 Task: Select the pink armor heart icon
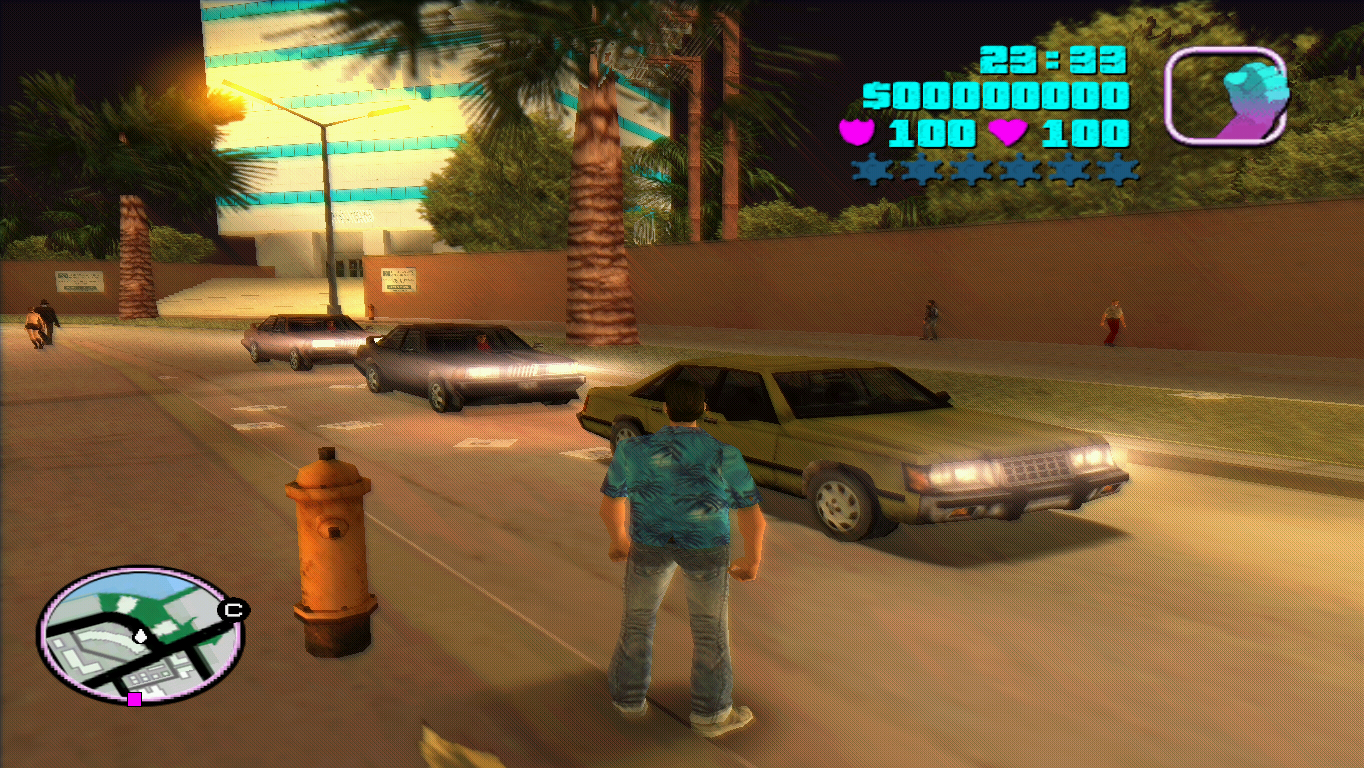click(856, 131)
